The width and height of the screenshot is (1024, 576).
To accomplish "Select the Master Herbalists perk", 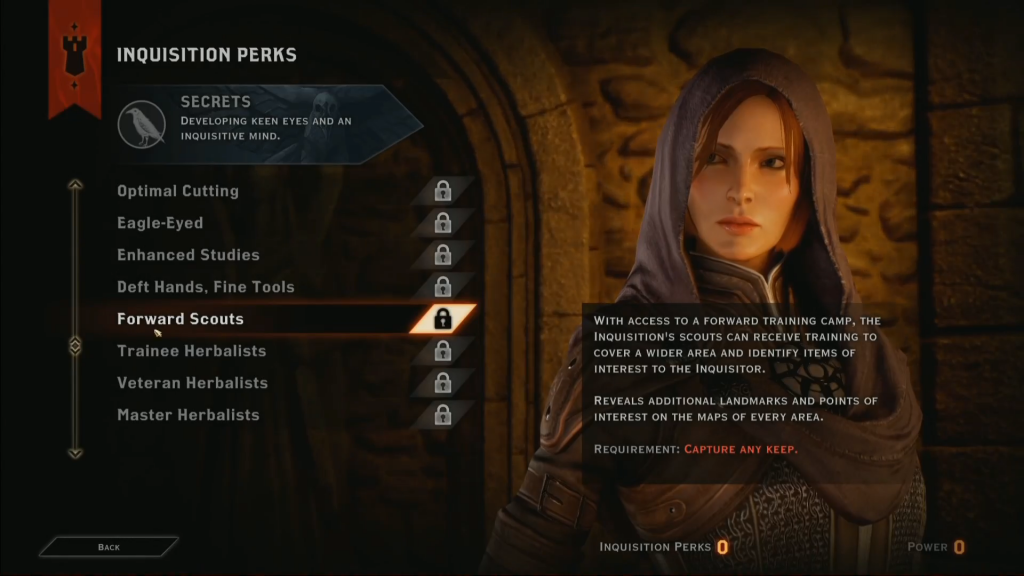I will click(188, 415).
